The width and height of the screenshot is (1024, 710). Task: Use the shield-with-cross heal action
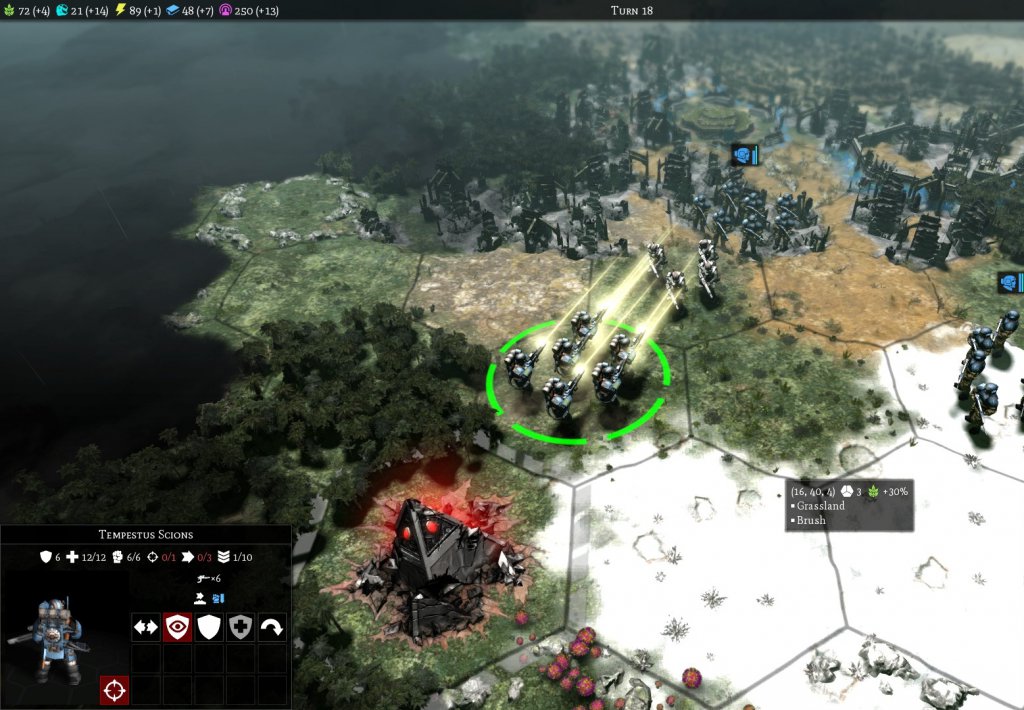point(240,627)
